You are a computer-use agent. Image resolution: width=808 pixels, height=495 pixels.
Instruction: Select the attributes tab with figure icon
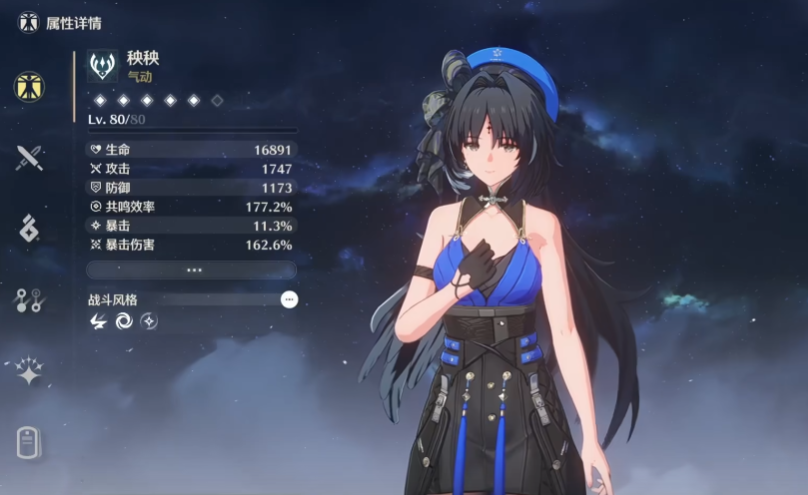[x=28, y=87]
